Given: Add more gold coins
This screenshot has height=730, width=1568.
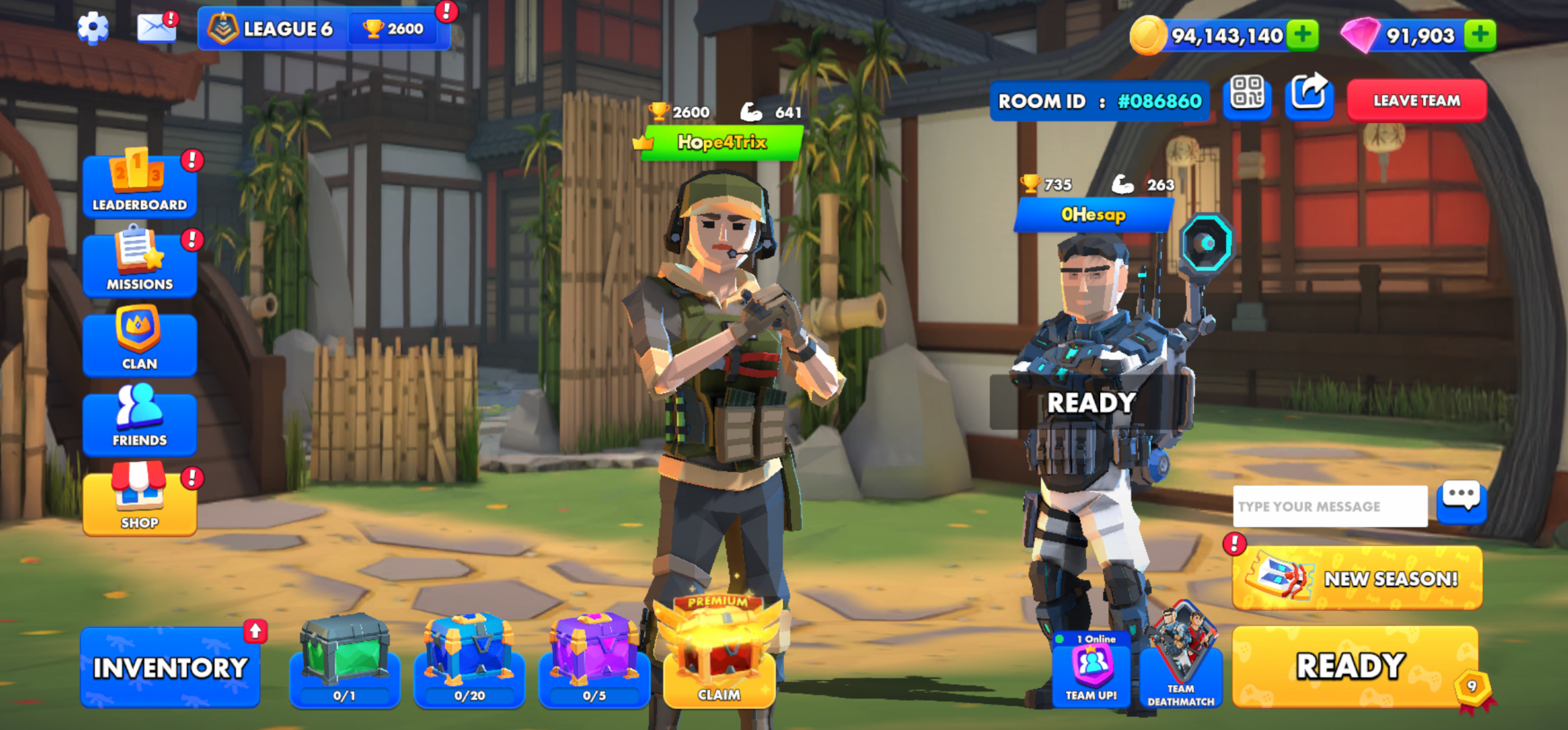Looking at the screenshot, I should [1303, 35].
